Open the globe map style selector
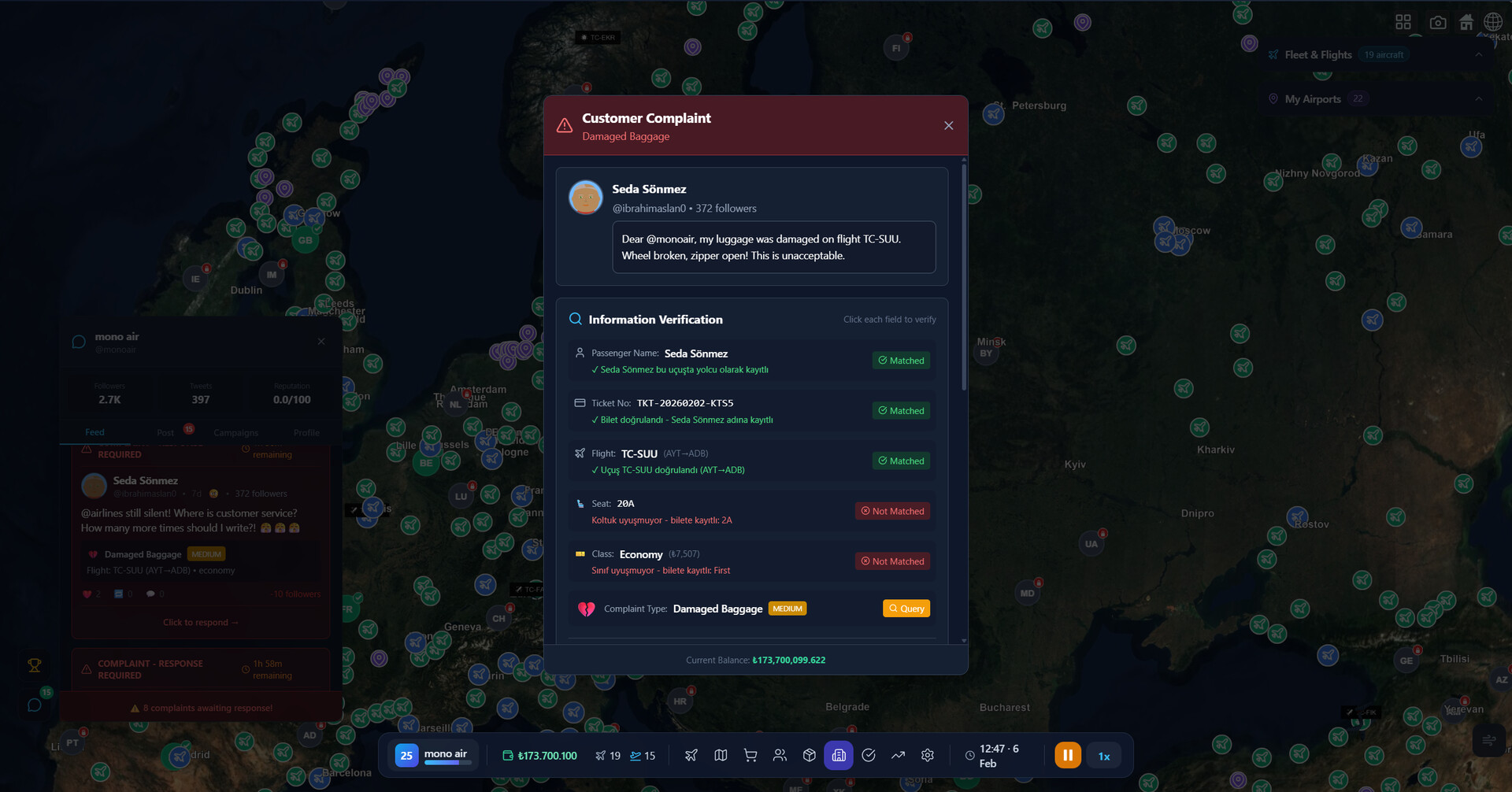 tap(1493, 22)
